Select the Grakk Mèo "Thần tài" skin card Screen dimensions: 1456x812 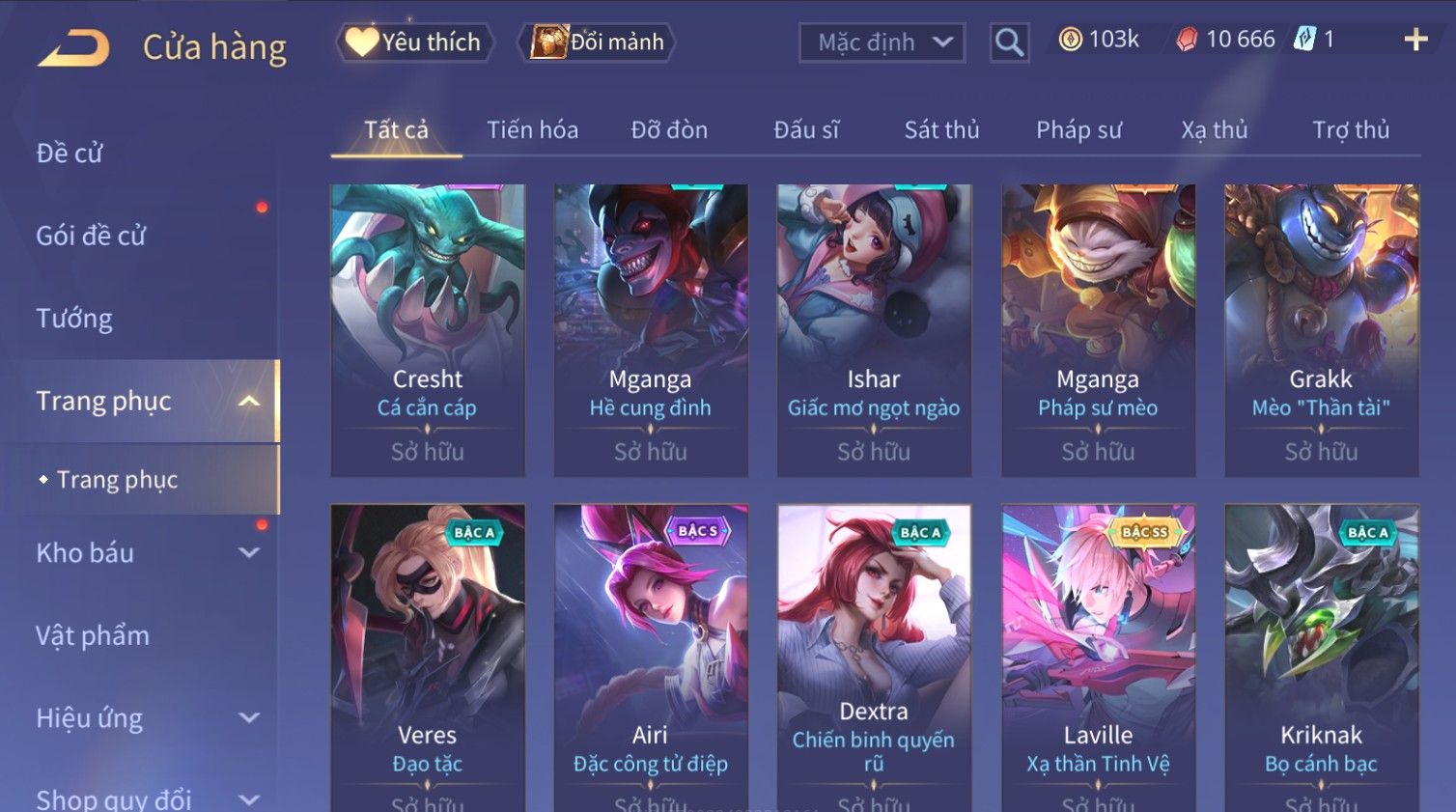pyautogui.click(x=1321, y=329)
